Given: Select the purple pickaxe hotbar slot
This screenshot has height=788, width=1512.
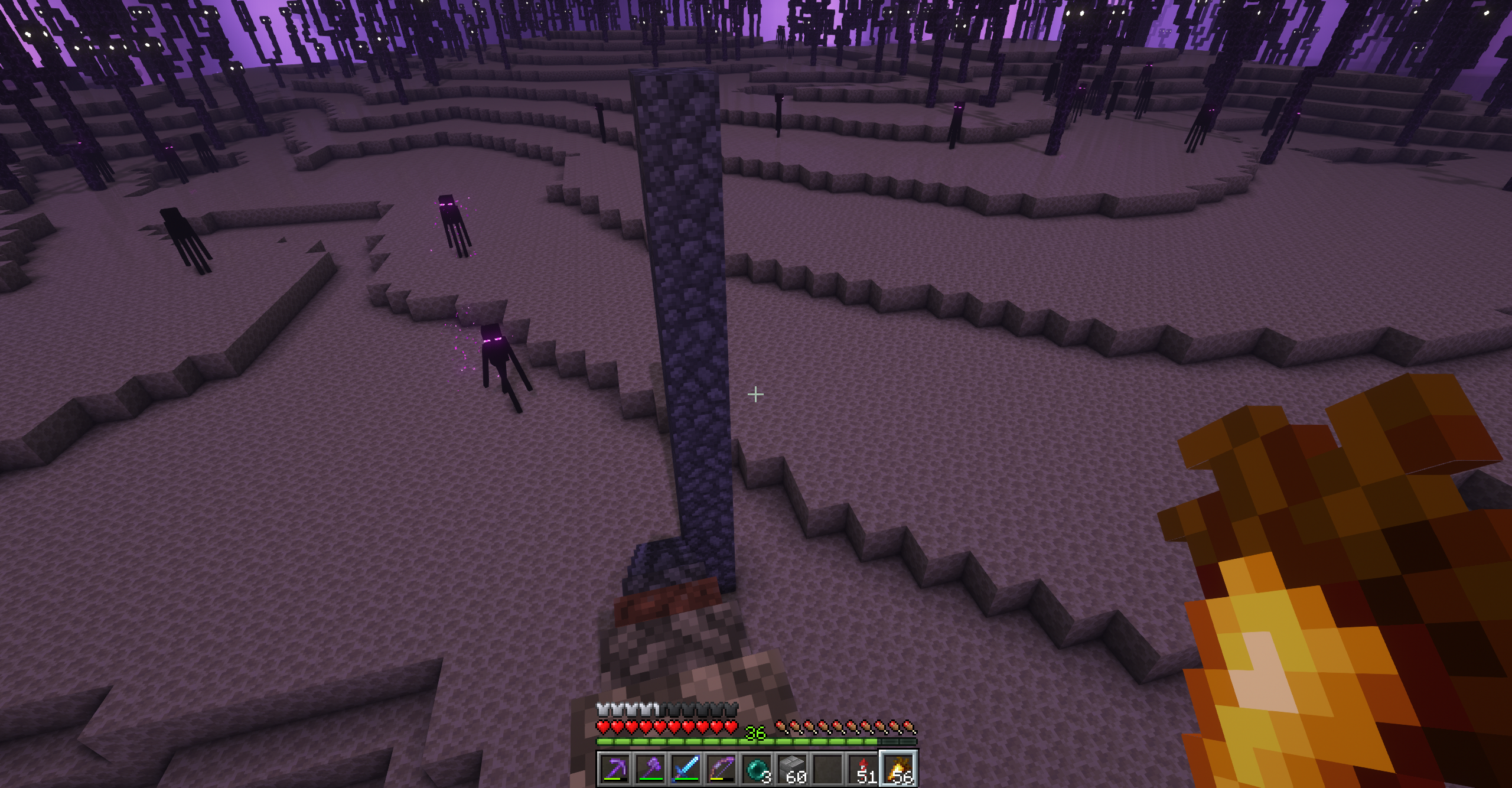Looking at the screenshot, I should pos(615,769).
